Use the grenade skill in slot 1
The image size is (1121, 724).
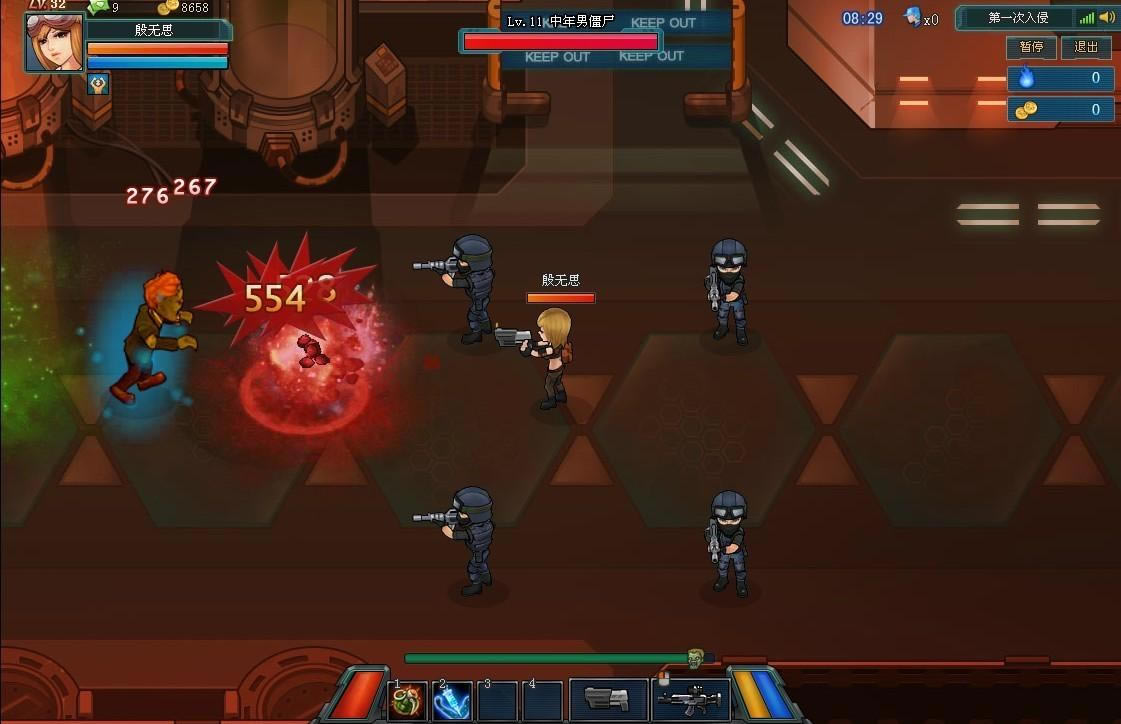[407, 700]
